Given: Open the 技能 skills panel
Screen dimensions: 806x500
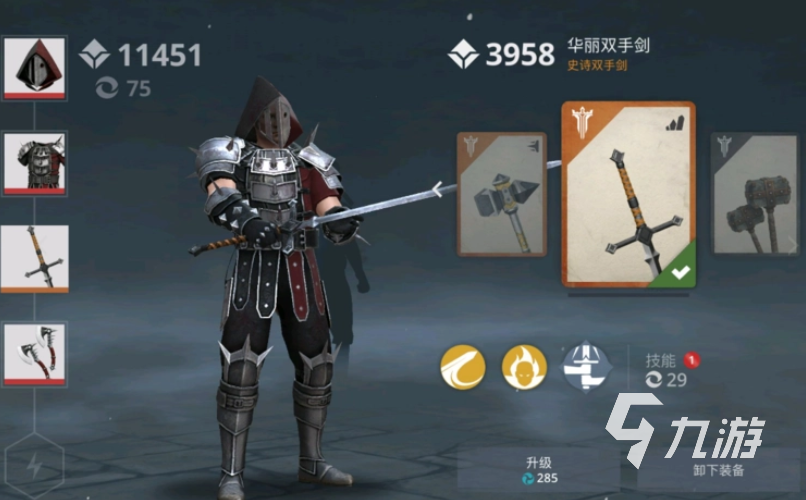Looking at the screenshot, I should 665,368.
